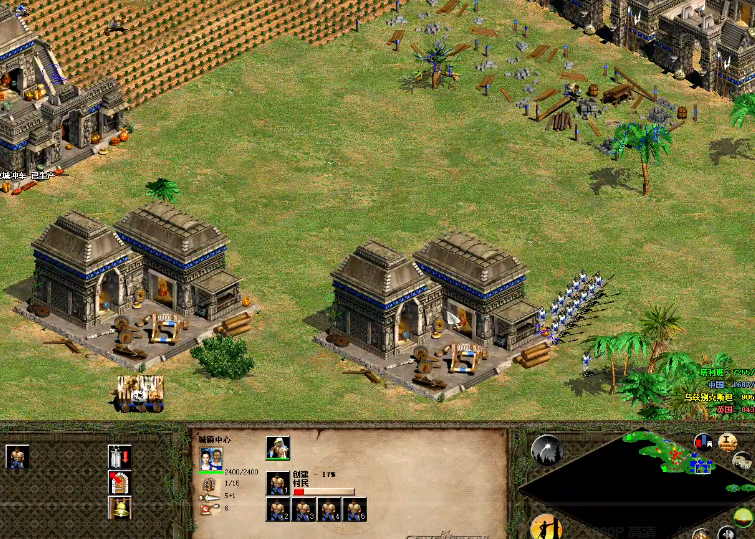Click the red and blue bars minimap button
The height and width of the screenshot is (539, 755).
(703, 443)
